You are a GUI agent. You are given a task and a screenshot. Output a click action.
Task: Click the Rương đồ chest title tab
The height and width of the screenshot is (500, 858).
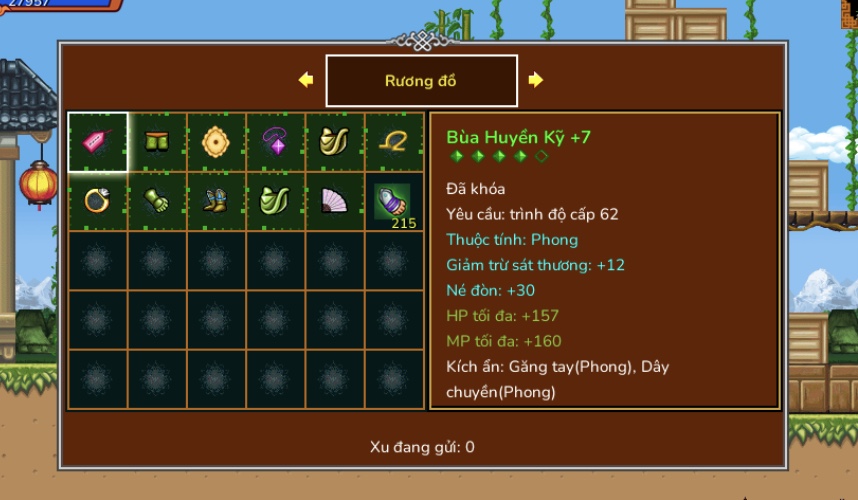[421, 81]
